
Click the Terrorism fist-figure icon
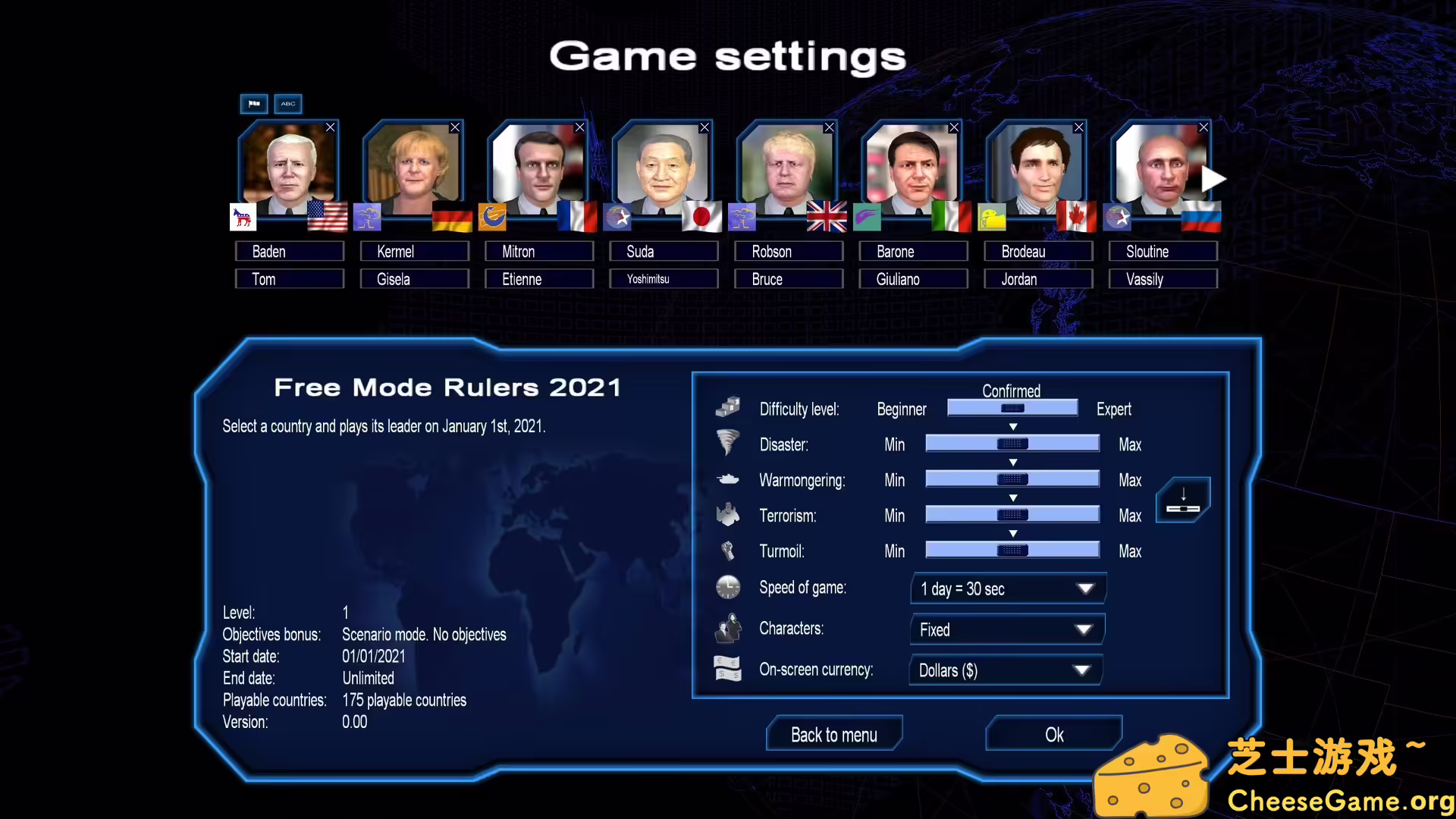[728, 513]
